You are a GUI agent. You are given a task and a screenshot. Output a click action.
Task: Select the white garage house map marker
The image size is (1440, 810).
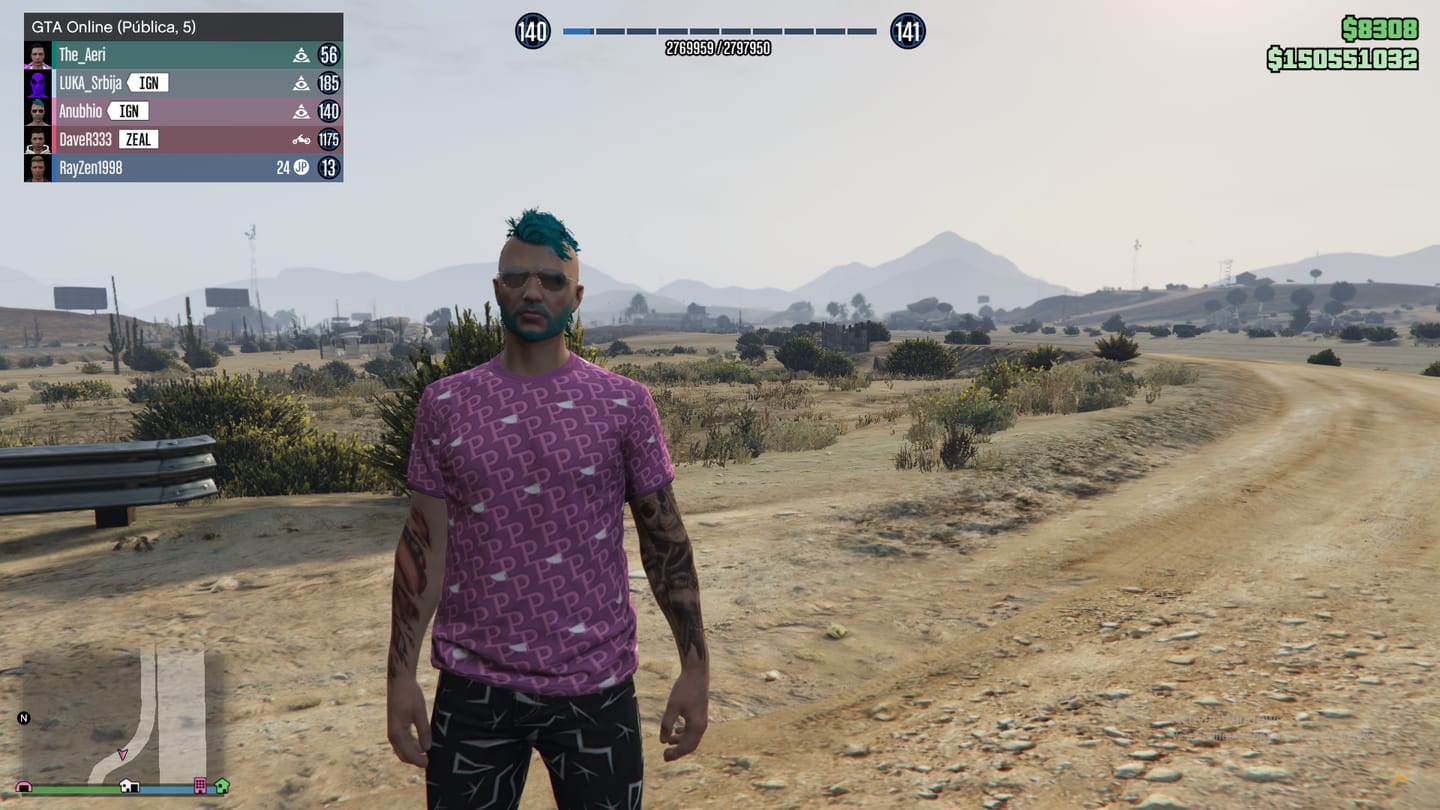[x=129, y=786]
